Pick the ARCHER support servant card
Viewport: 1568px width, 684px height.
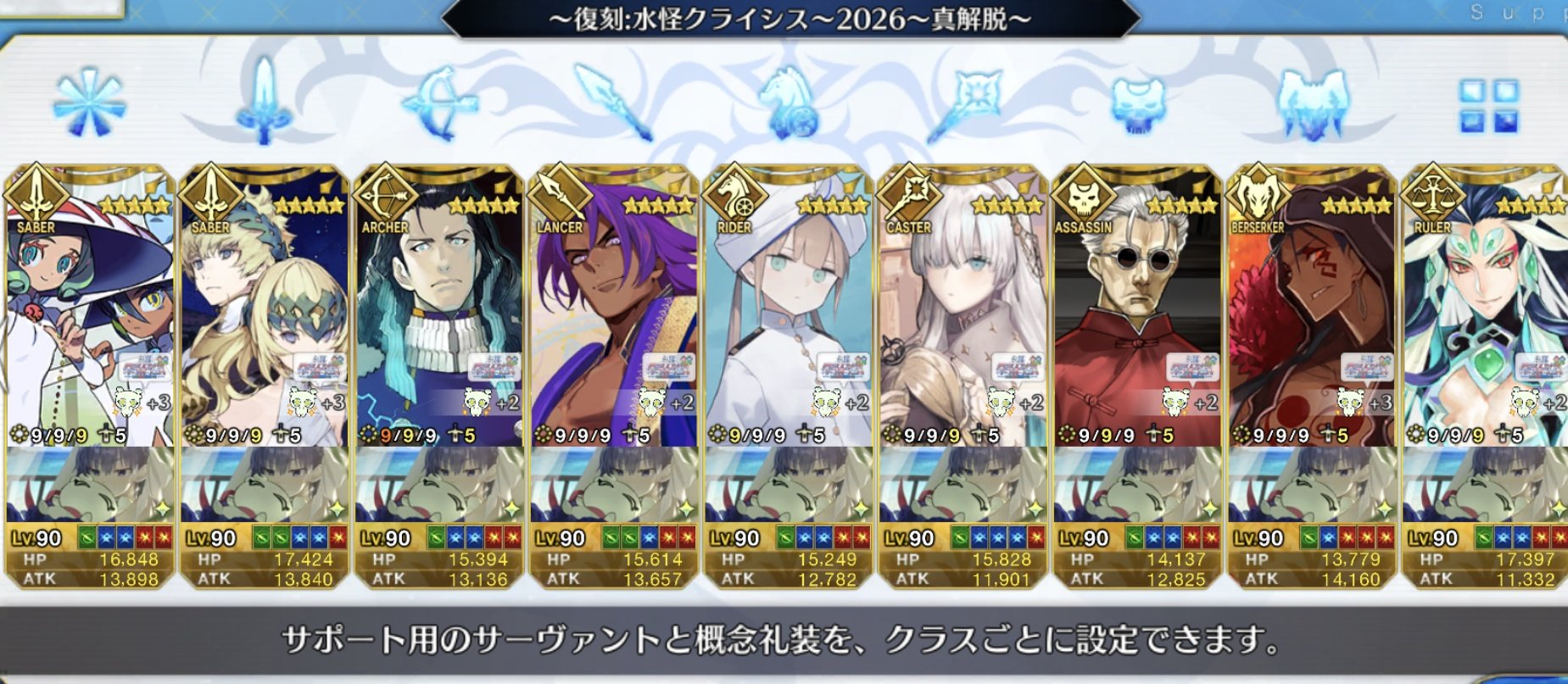tap(438, 314)
